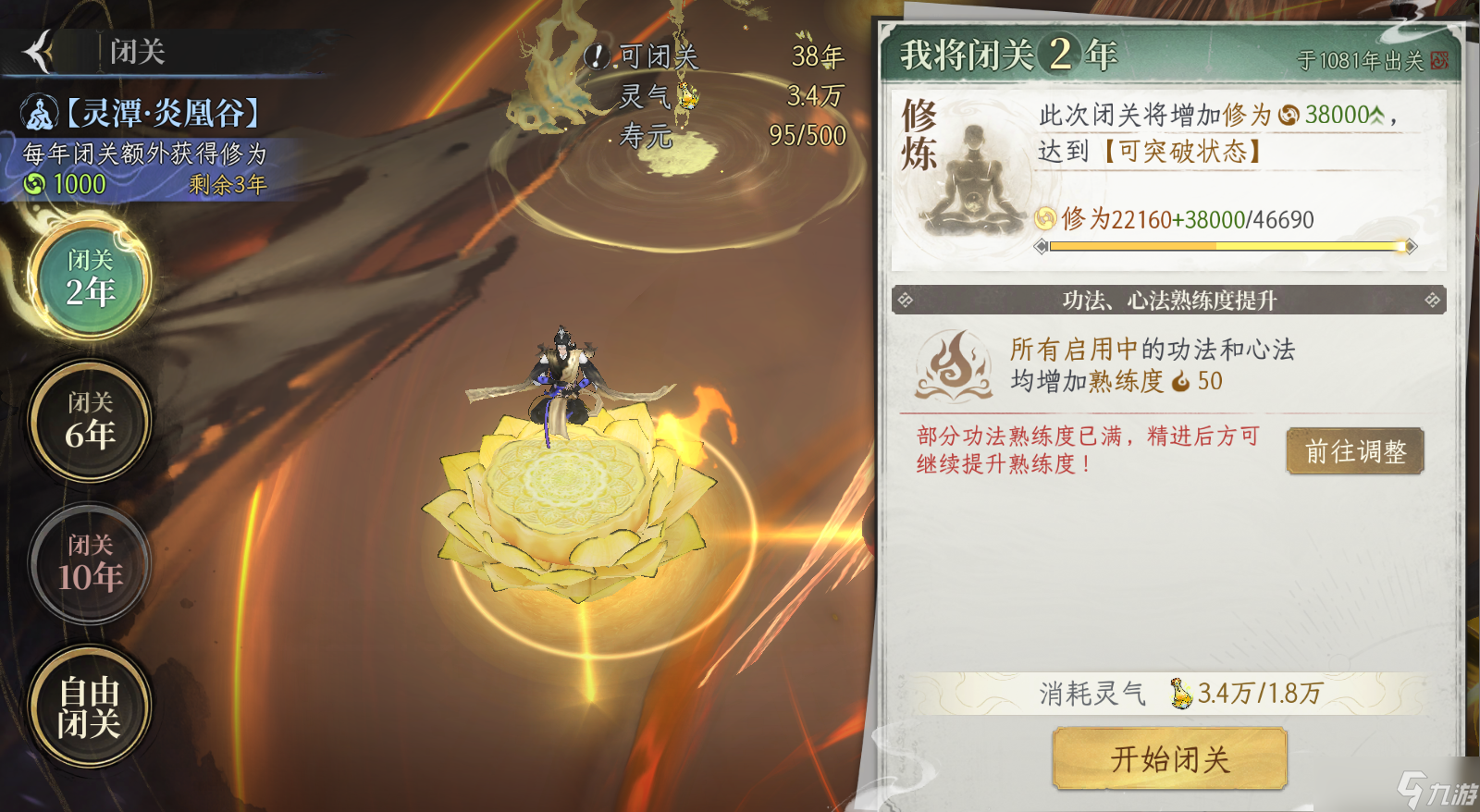1480x812 pixels.
Task: Select the 闭关2年 duration option
Action: pyautogui.click(x=88, y=278)
